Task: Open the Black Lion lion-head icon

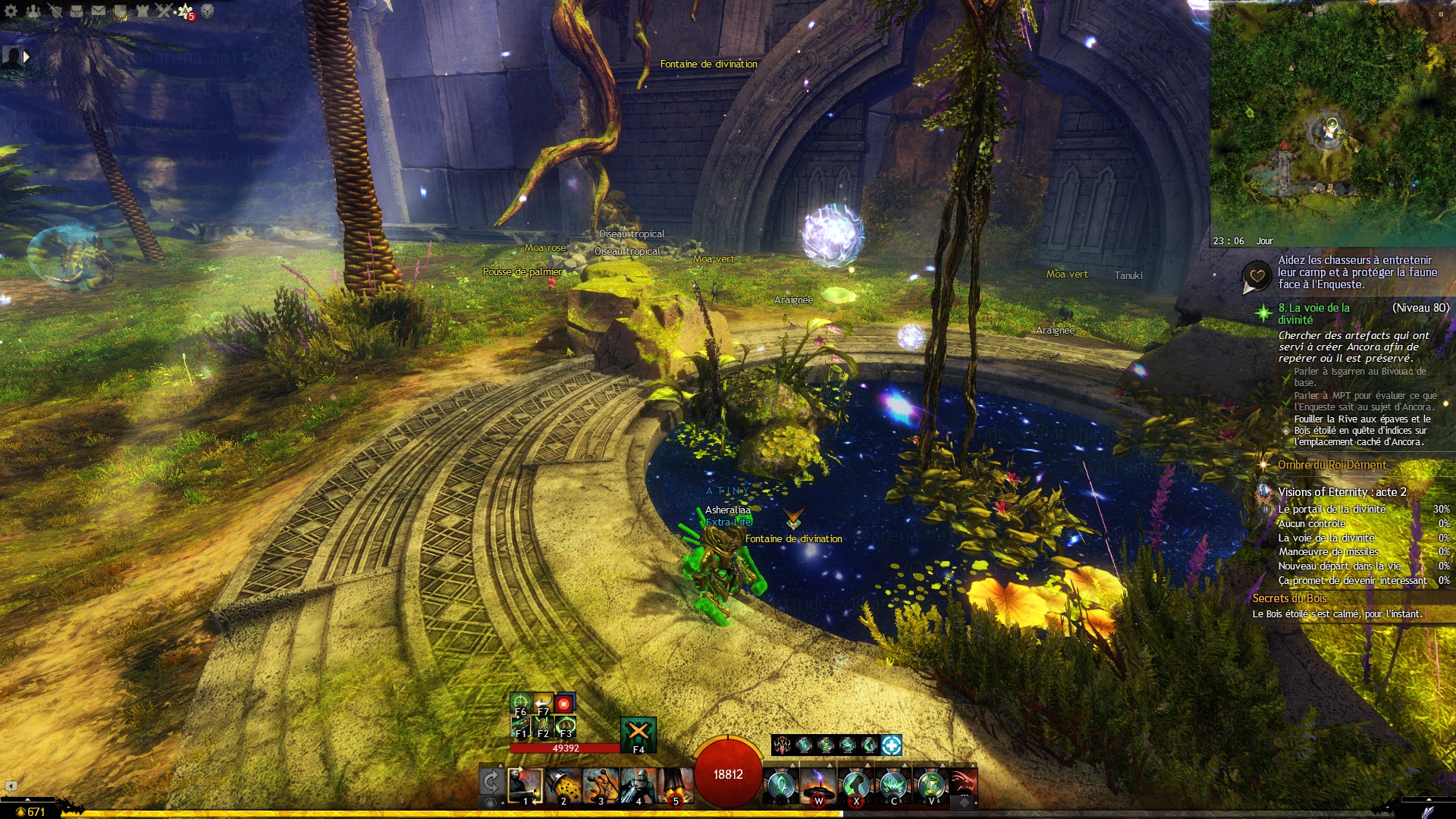Action: tap(207, 11)
